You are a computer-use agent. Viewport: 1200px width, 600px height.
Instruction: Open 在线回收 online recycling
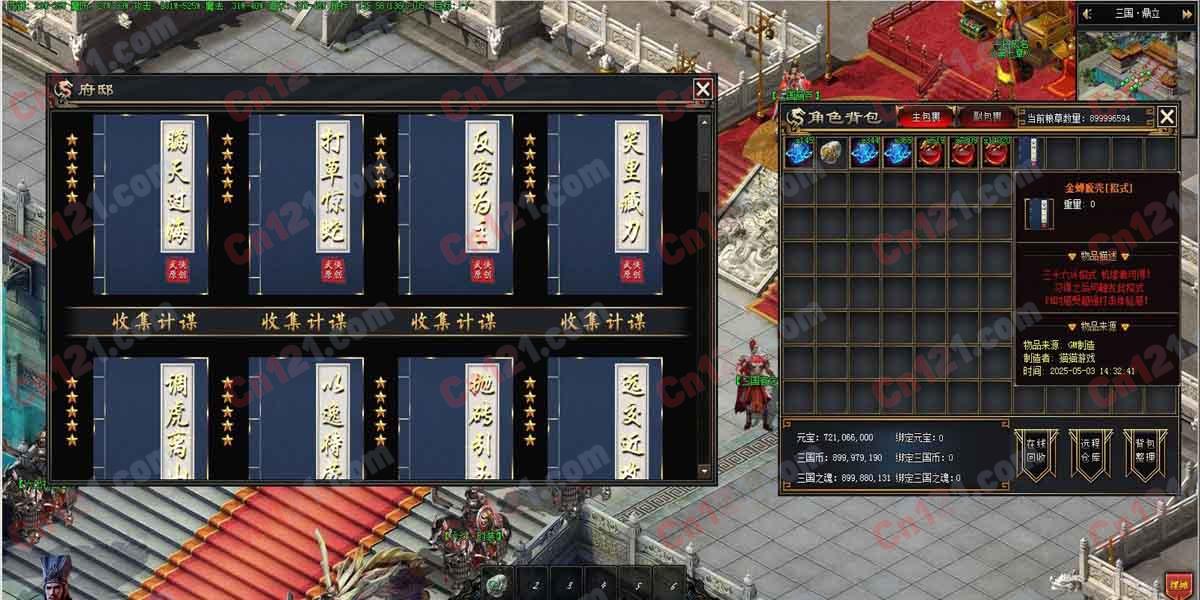coord(1034,455)
